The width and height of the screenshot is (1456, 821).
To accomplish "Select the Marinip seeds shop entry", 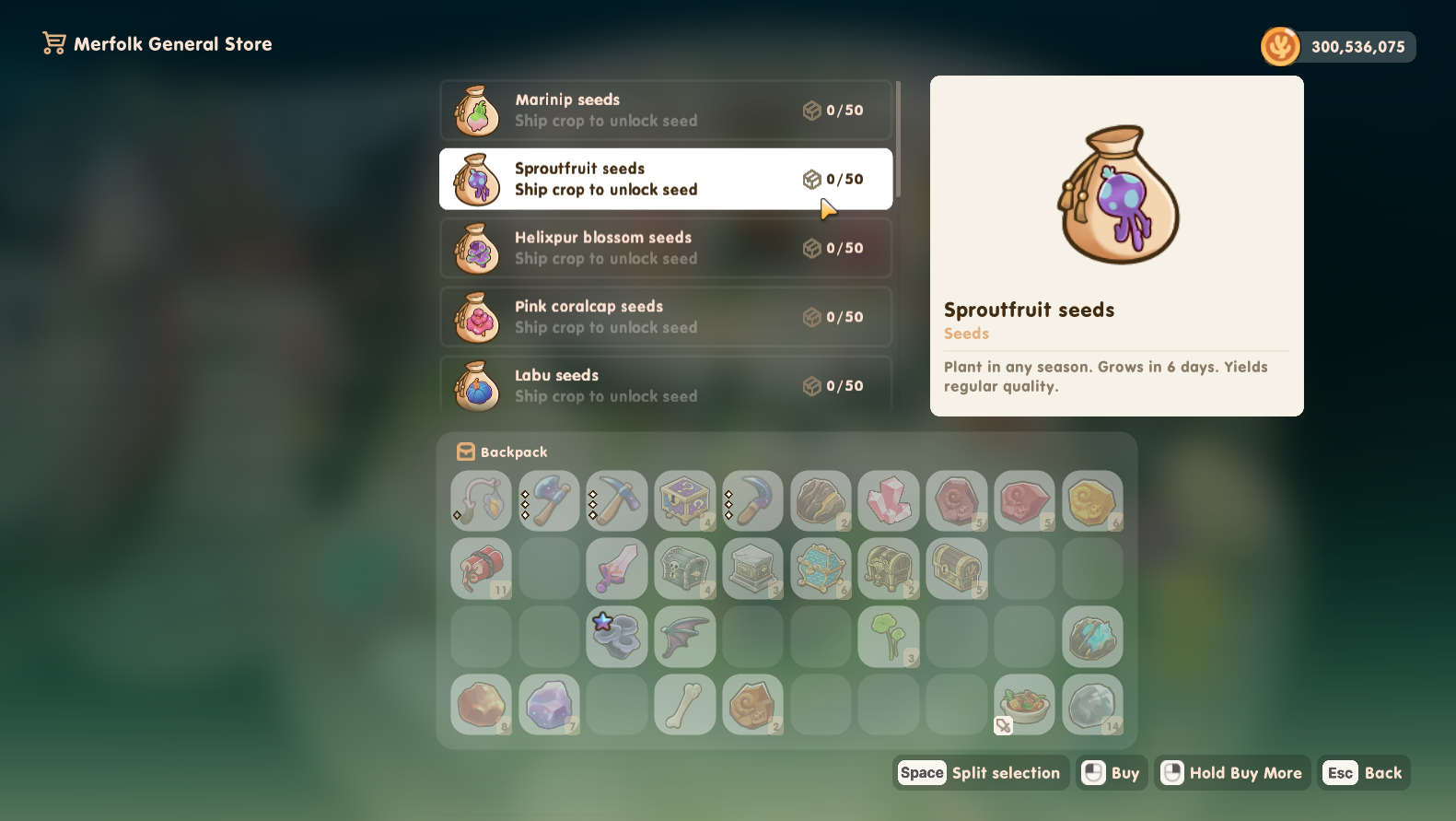I will coord(665,110).
